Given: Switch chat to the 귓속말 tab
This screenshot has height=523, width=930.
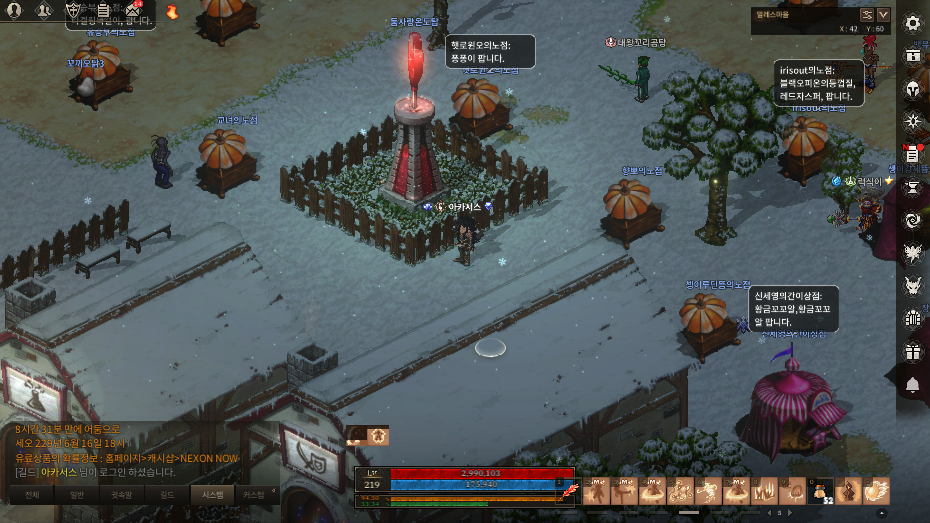Looking at the screenshot, I should 122,494.
